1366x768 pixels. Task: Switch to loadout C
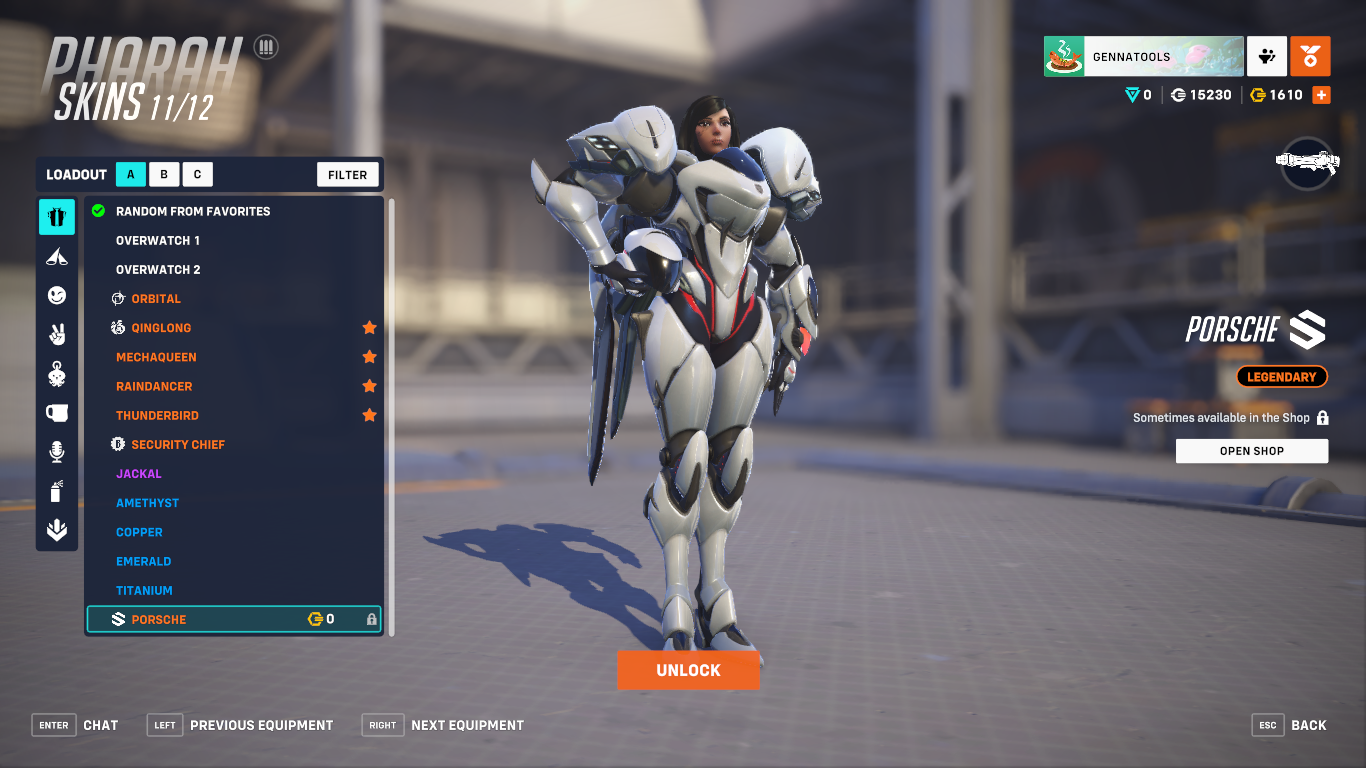(x=197, y=175)
